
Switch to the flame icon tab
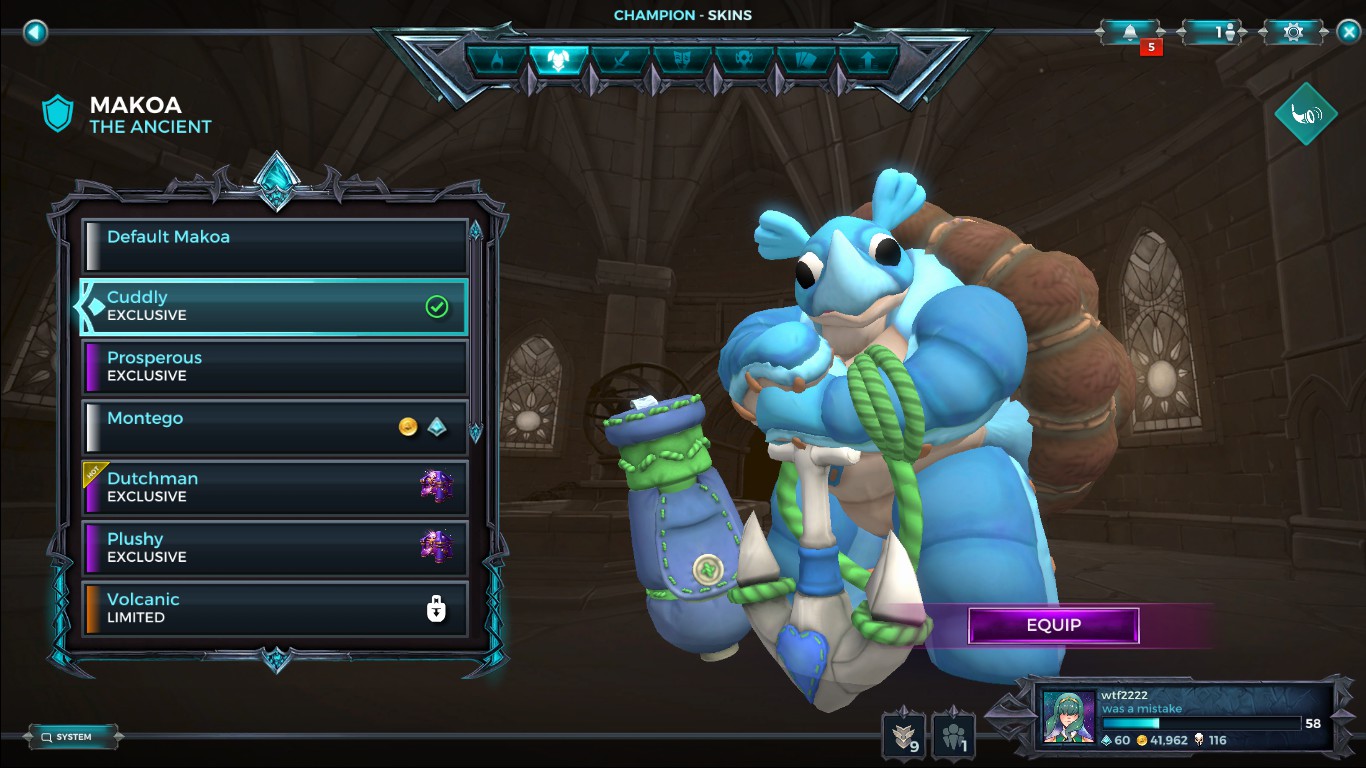[x=497, y=60]
